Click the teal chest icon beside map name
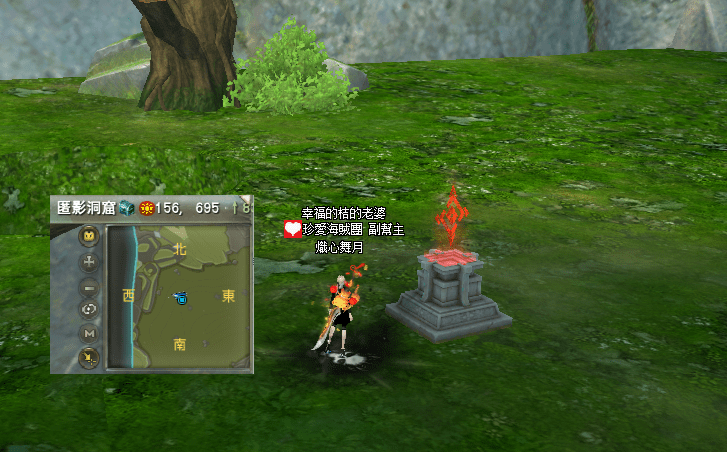This screenshot has width=727, height=452. (x=126, y=209)
